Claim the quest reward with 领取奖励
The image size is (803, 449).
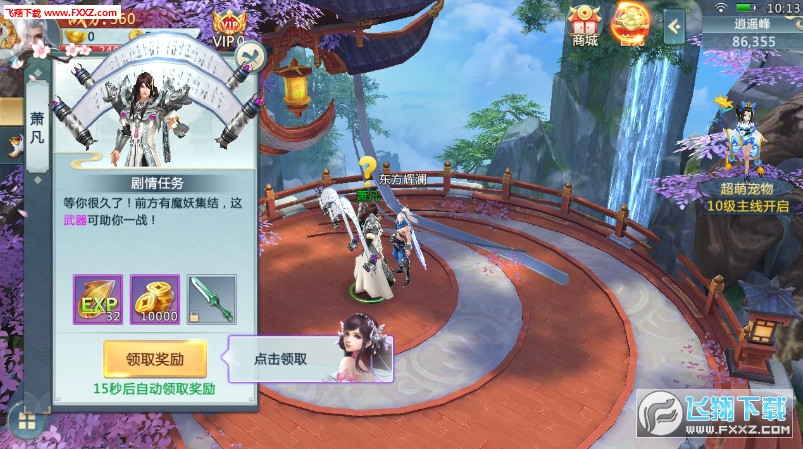tap(154, 359)
